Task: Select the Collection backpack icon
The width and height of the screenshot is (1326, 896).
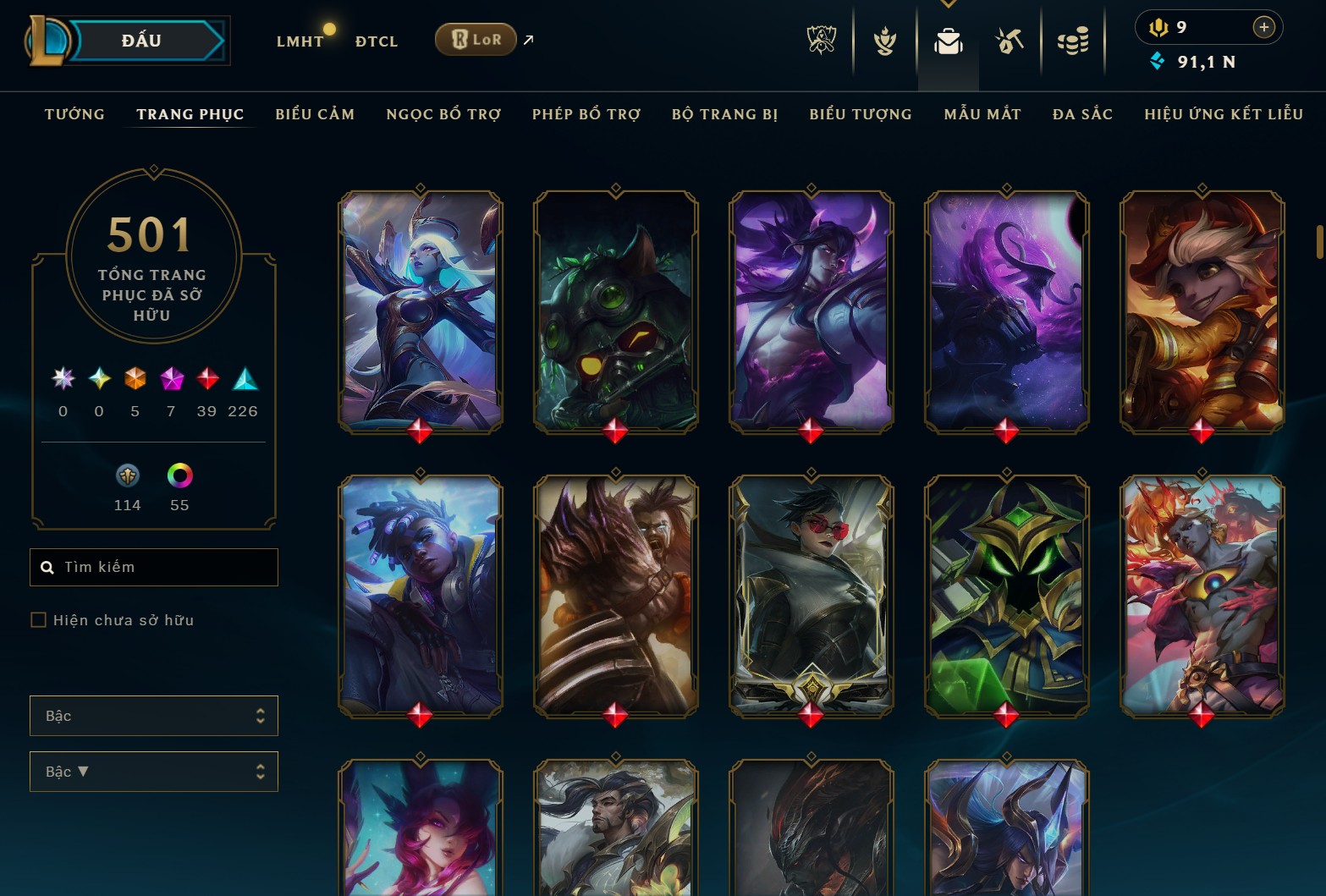Action: pos(947,40)
